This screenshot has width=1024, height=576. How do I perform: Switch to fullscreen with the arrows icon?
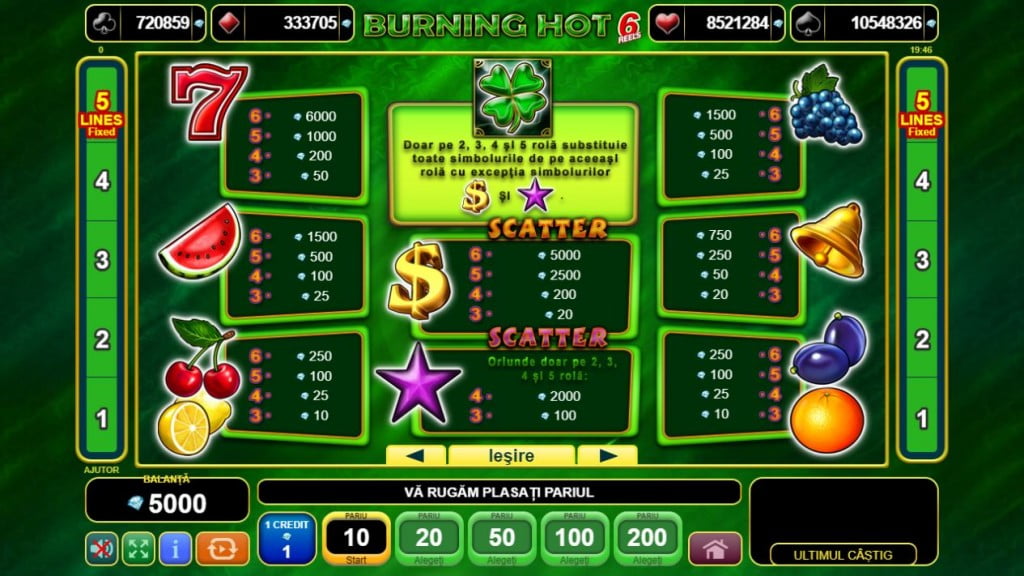(138, 548)
